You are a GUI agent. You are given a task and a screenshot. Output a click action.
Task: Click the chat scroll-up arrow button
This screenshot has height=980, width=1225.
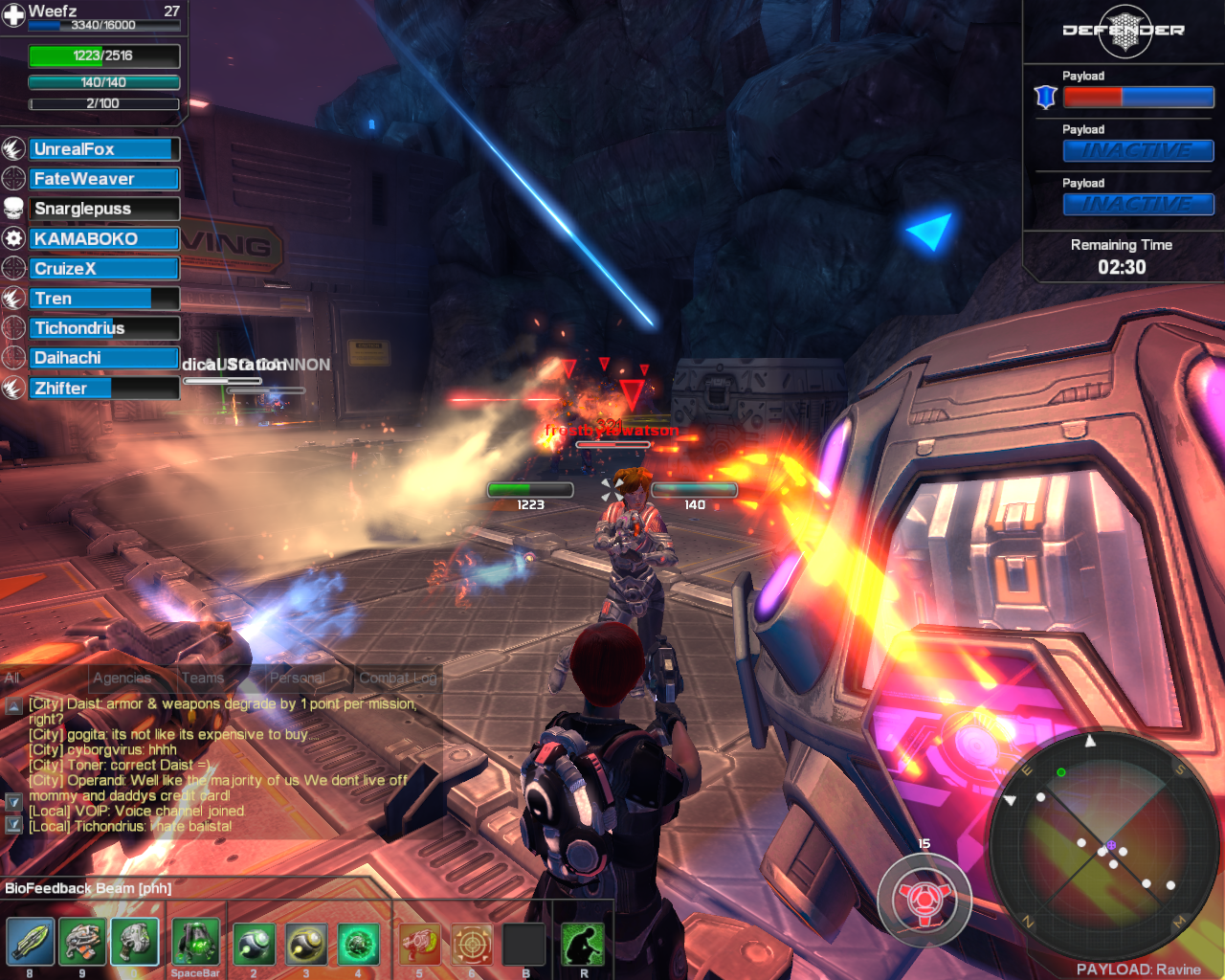click(x=14, y=706)
